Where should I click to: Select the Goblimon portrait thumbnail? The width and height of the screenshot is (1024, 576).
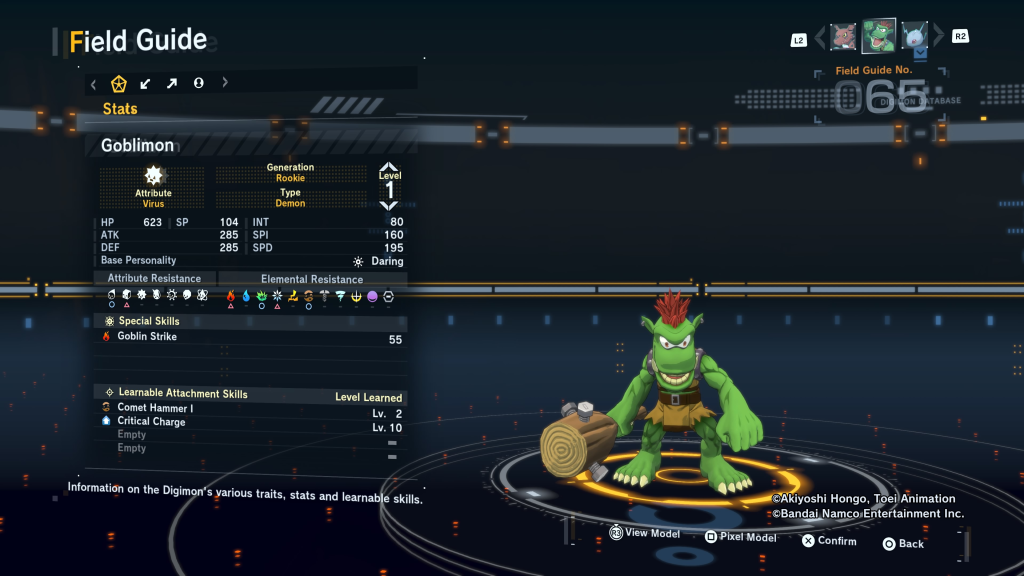(879, 36)
